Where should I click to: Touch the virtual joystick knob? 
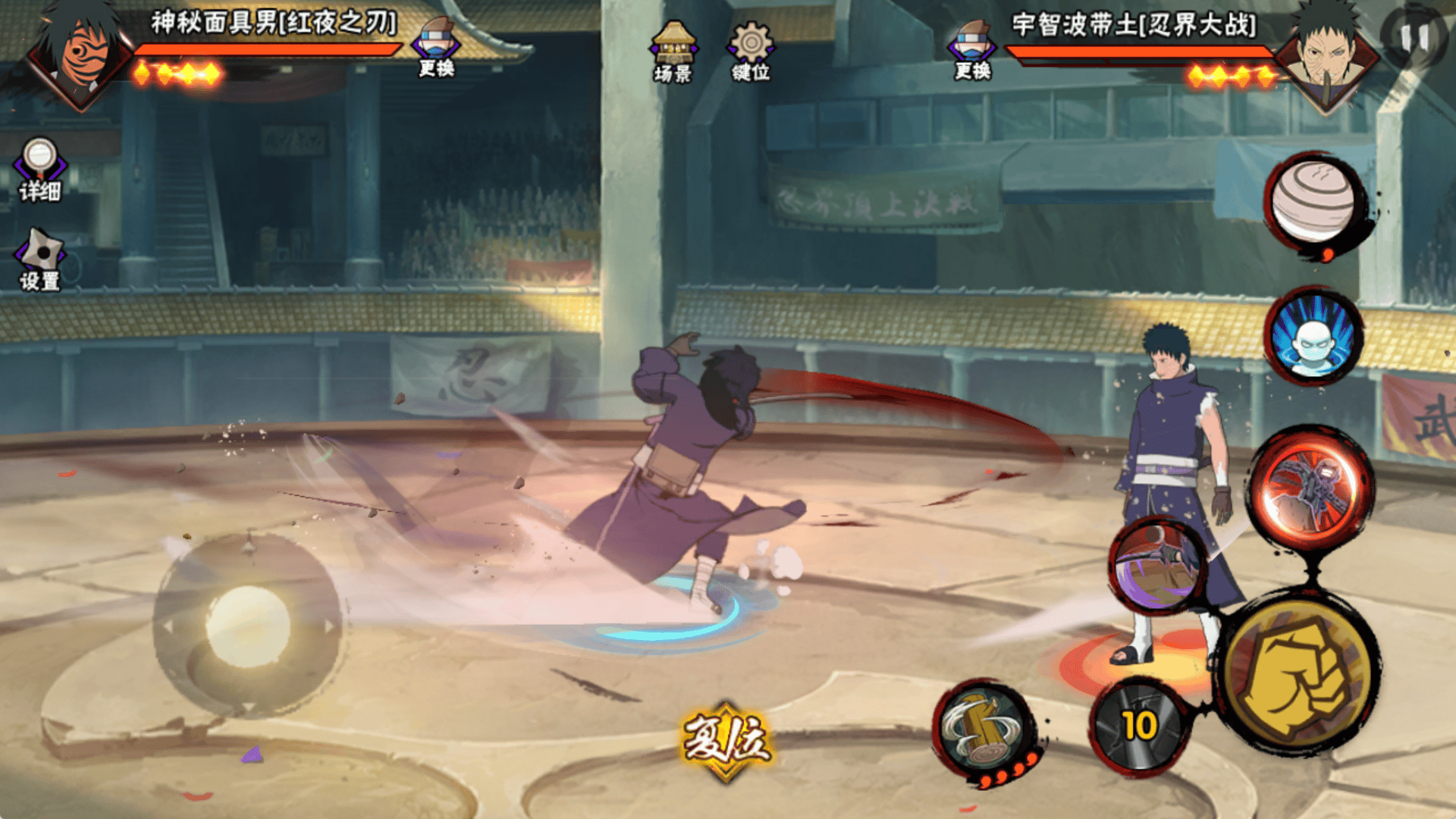pos(248,626)
